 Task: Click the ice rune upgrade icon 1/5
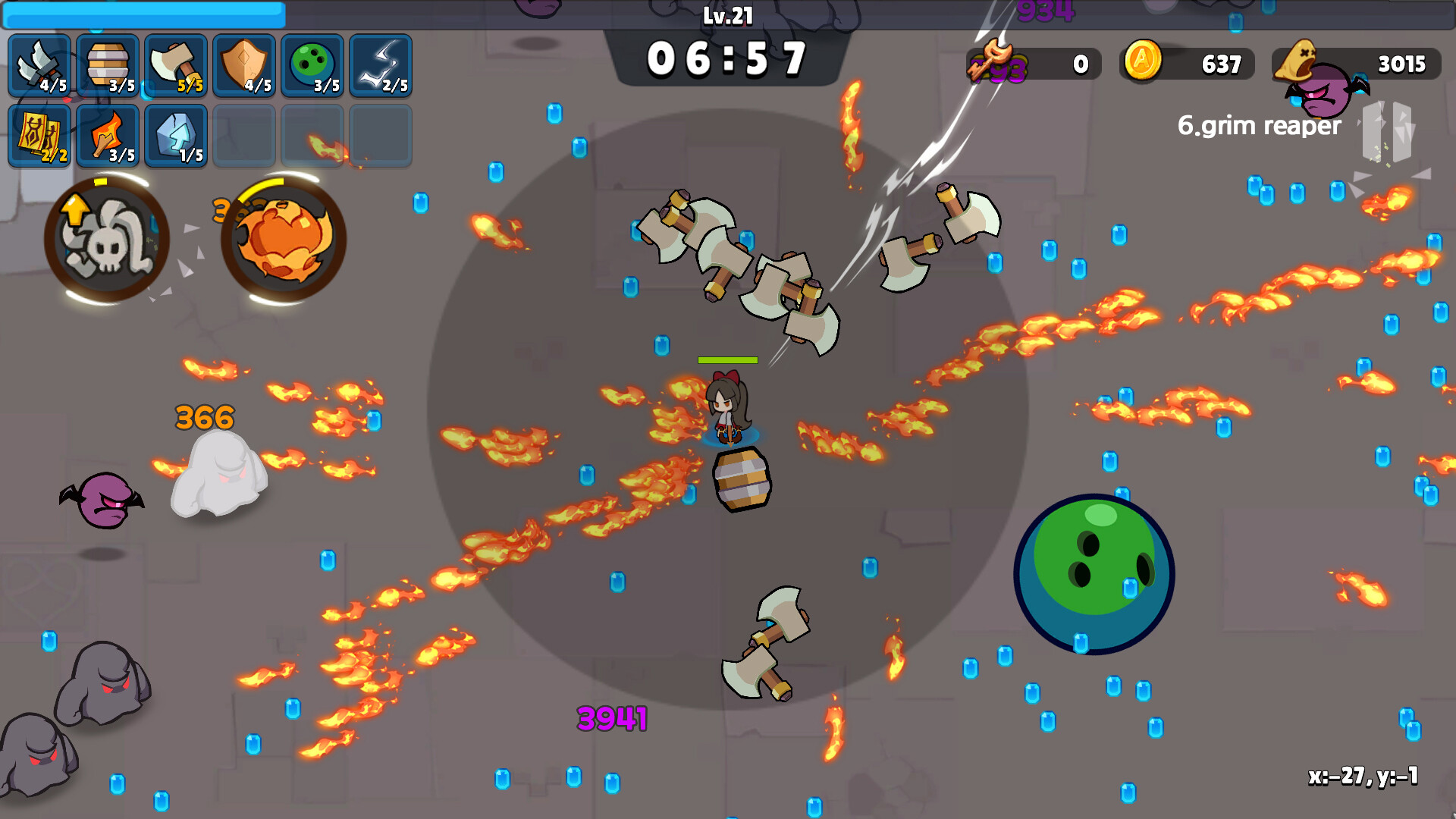175,135
